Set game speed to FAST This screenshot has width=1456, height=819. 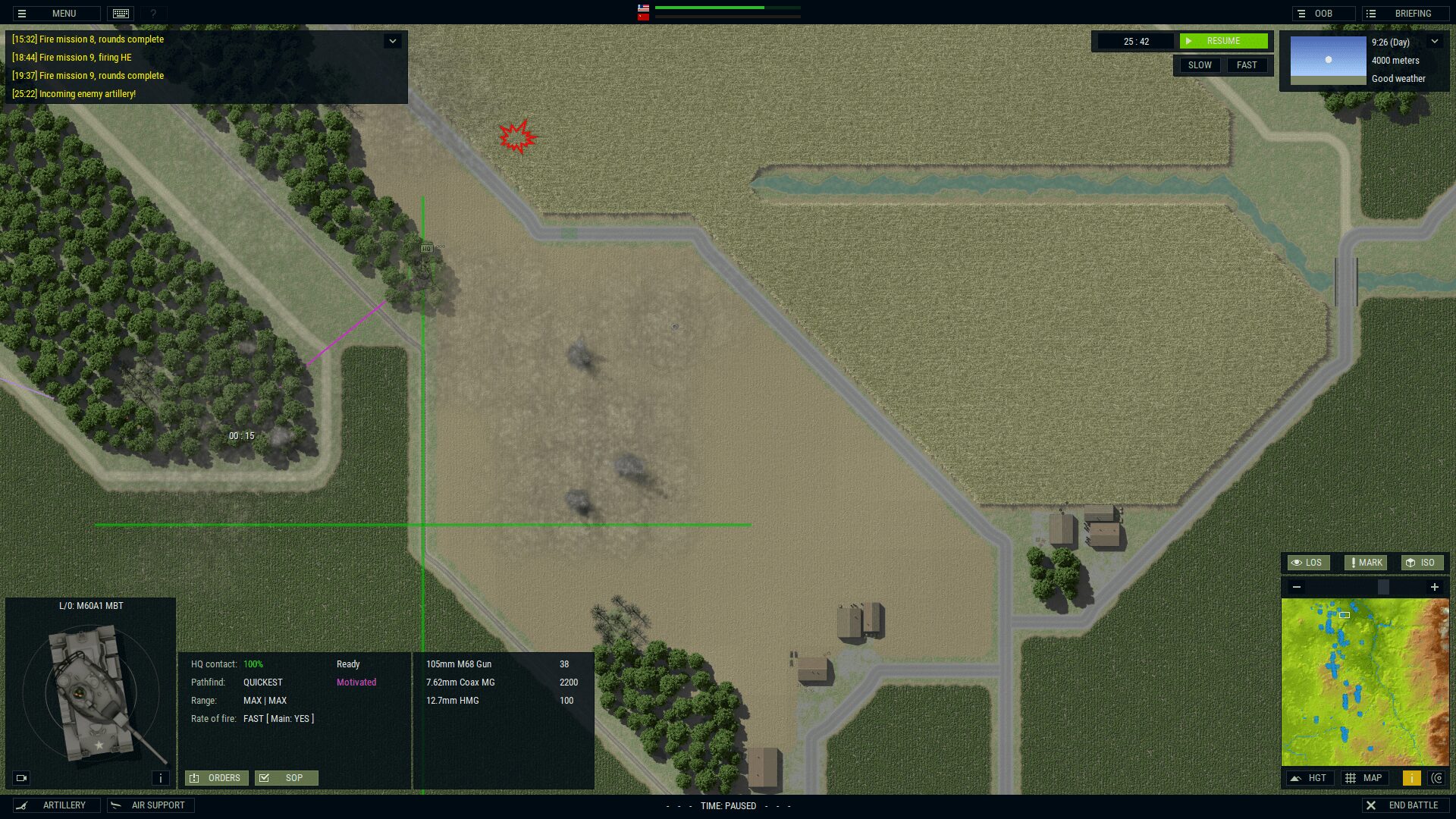[1246, 65]
